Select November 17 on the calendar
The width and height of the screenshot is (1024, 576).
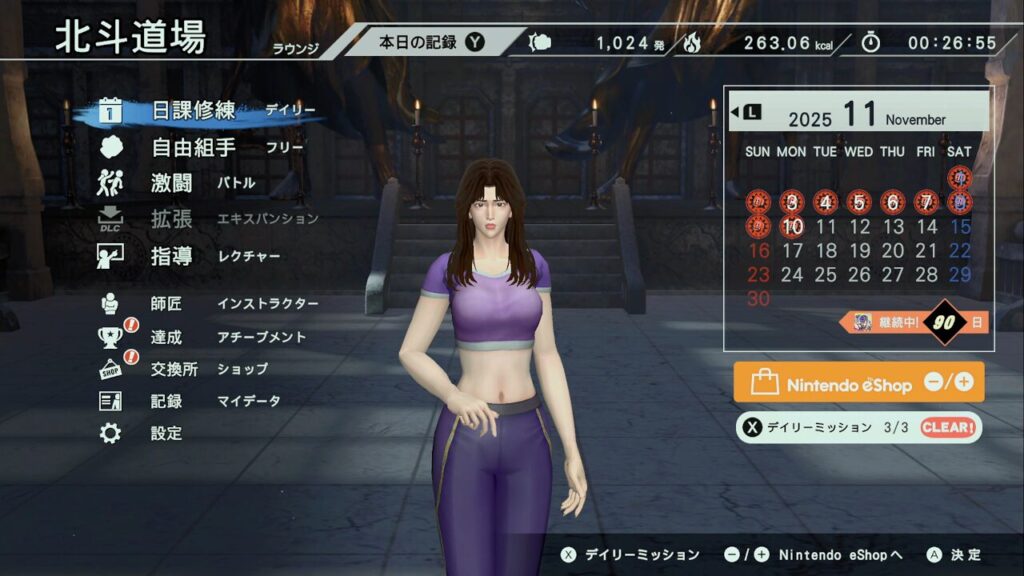tap(792, 251)
